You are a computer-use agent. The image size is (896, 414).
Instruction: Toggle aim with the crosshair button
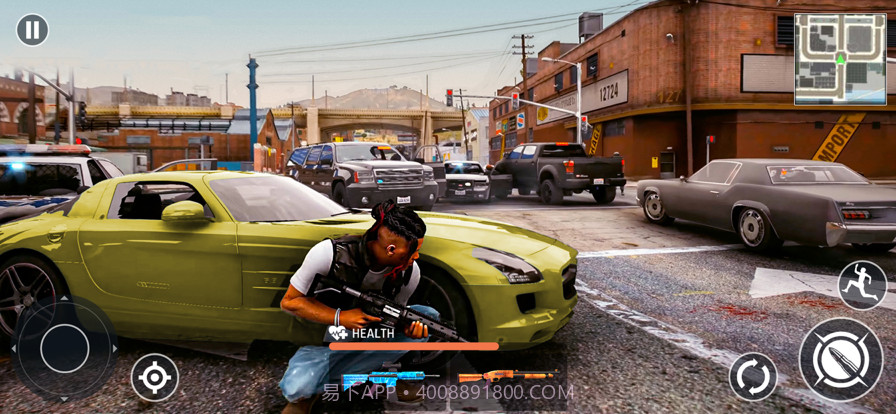coord(155,377)
